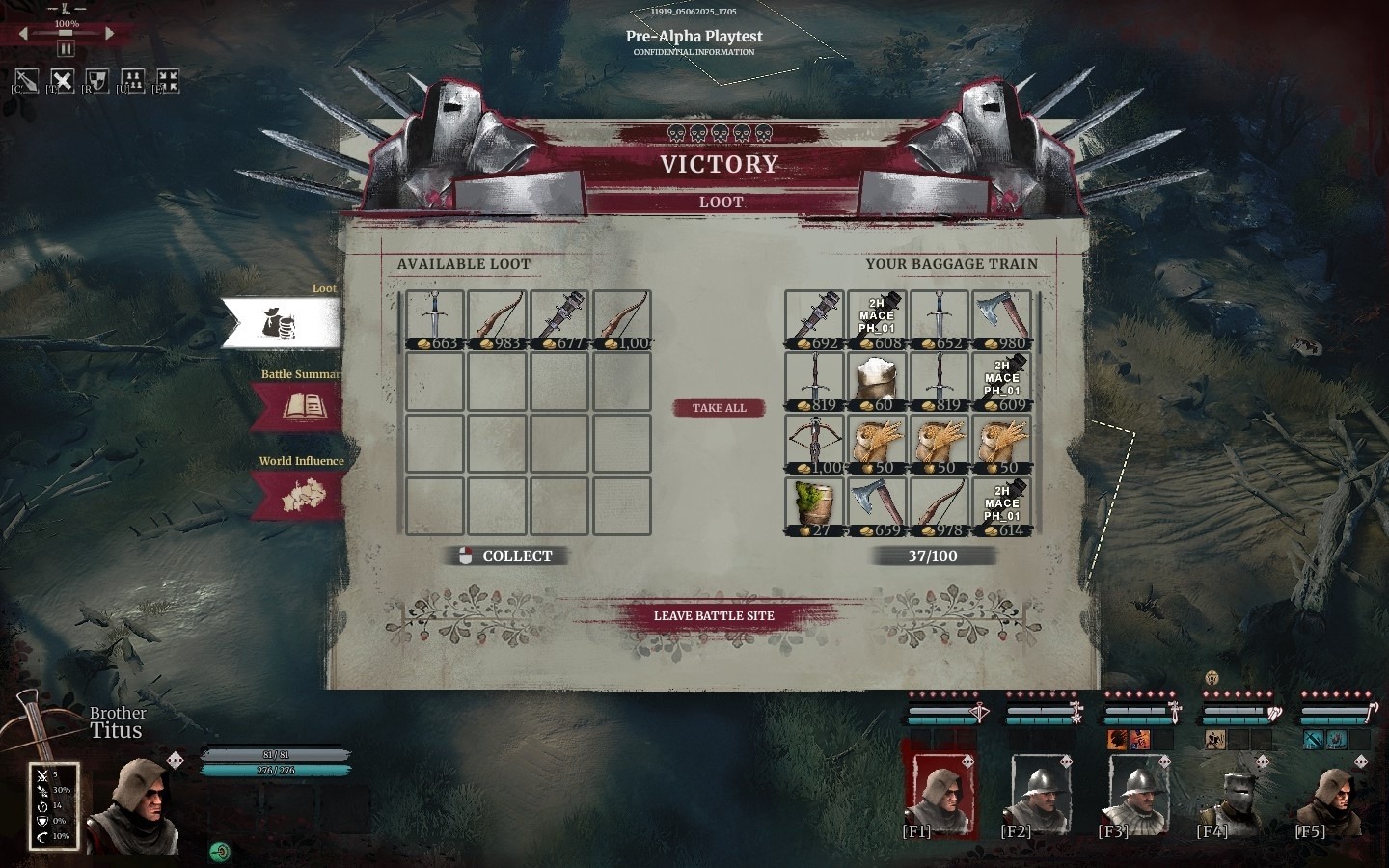Select the flour sack worth 60
Image resolution: width=1389 pixels, height=868 pixels.
click(876, 383)
